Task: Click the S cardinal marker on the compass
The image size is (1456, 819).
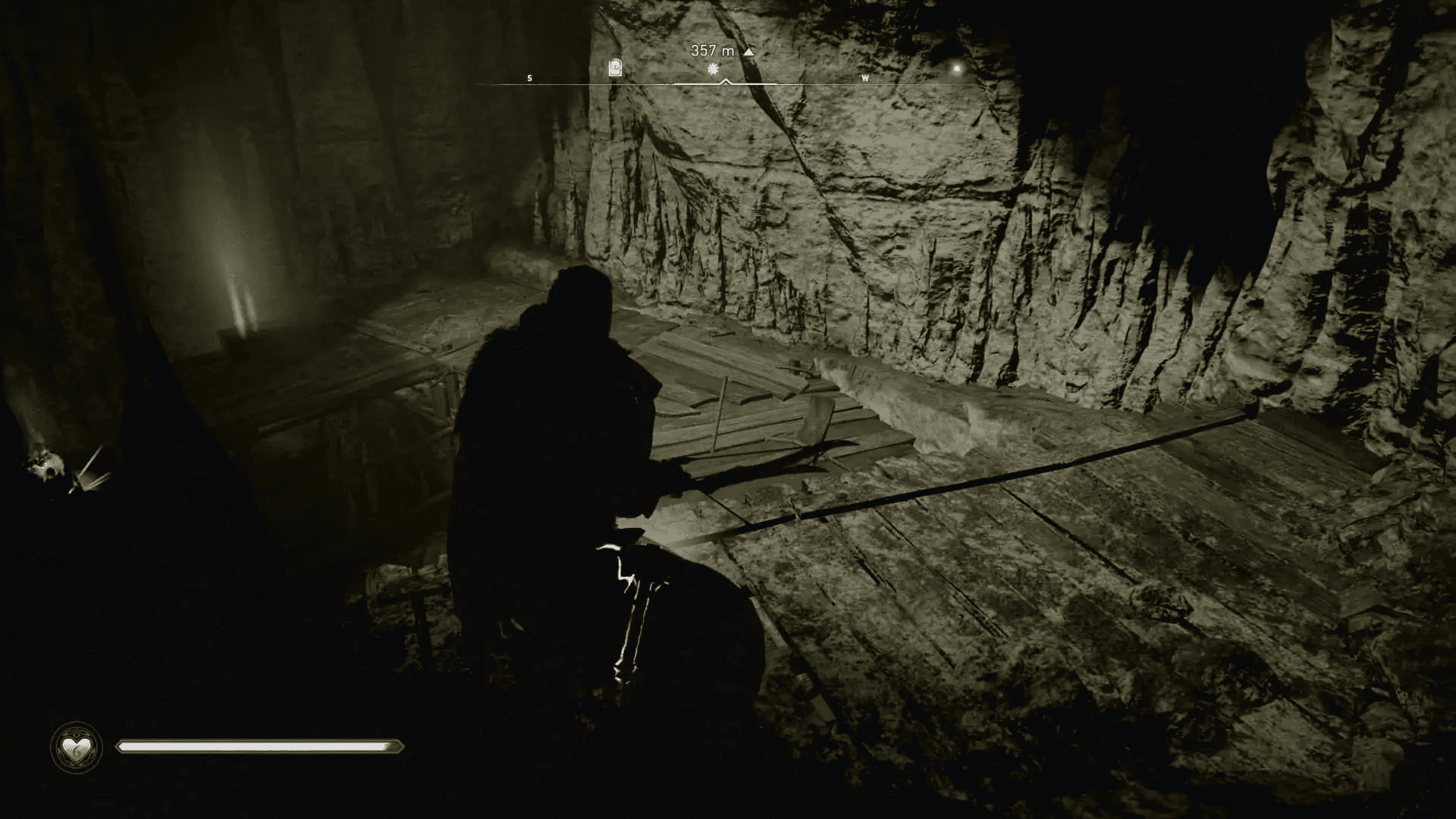Action: 529,77
